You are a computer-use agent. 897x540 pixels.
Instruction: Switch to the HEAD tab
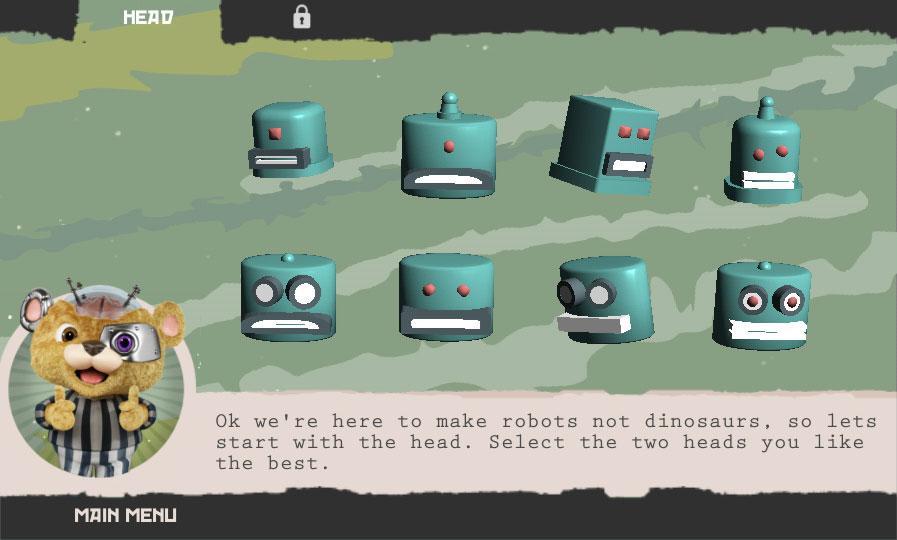(x=148, y=17)
